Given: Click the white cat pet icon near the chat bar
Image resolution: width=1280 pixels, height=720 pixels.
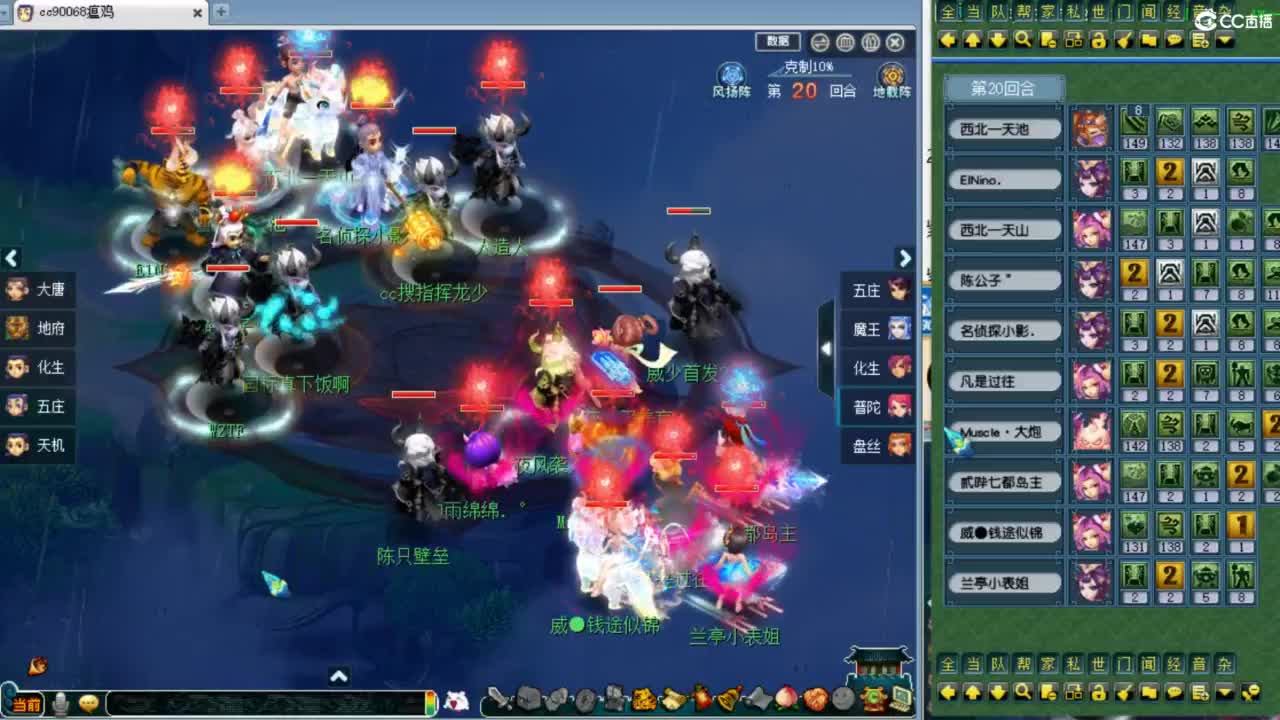Looking at the screenshot, I should point(455,702).
